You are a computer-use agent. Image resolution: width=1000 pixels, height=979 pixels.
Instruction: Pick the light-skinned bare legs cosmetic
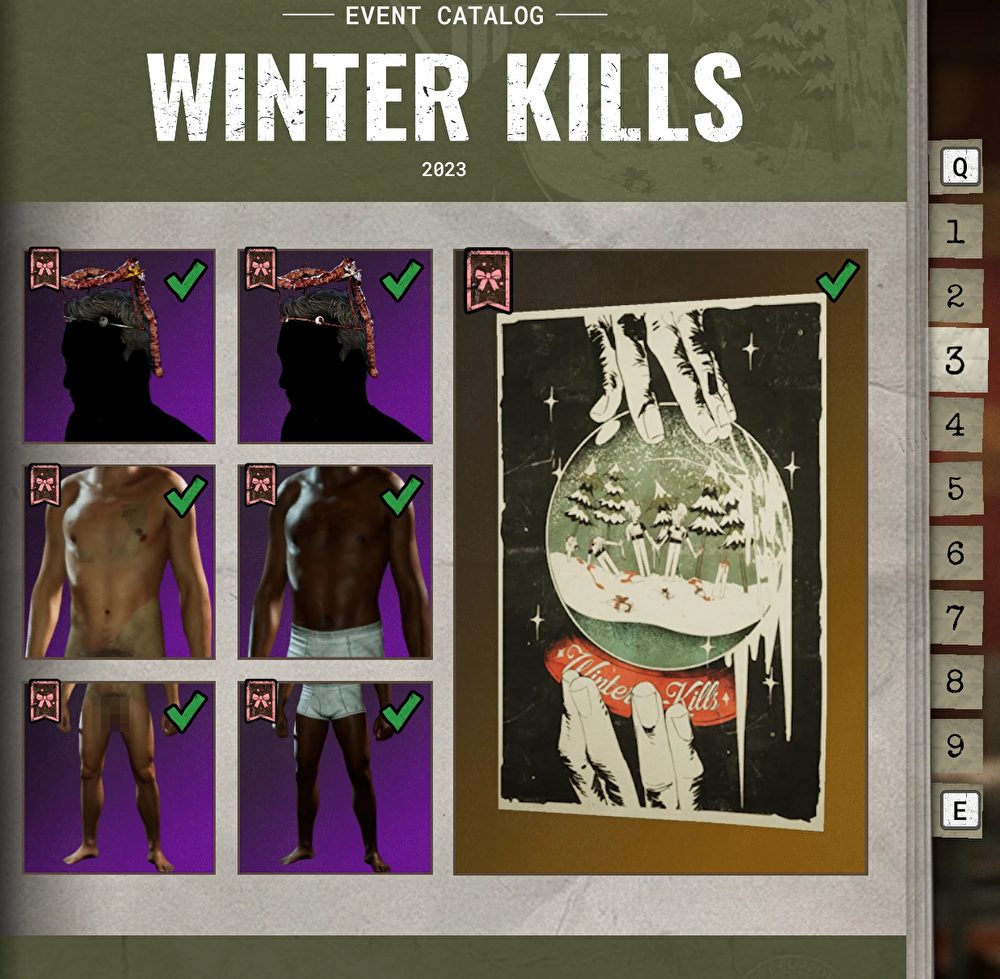click(x=119, y=777)
